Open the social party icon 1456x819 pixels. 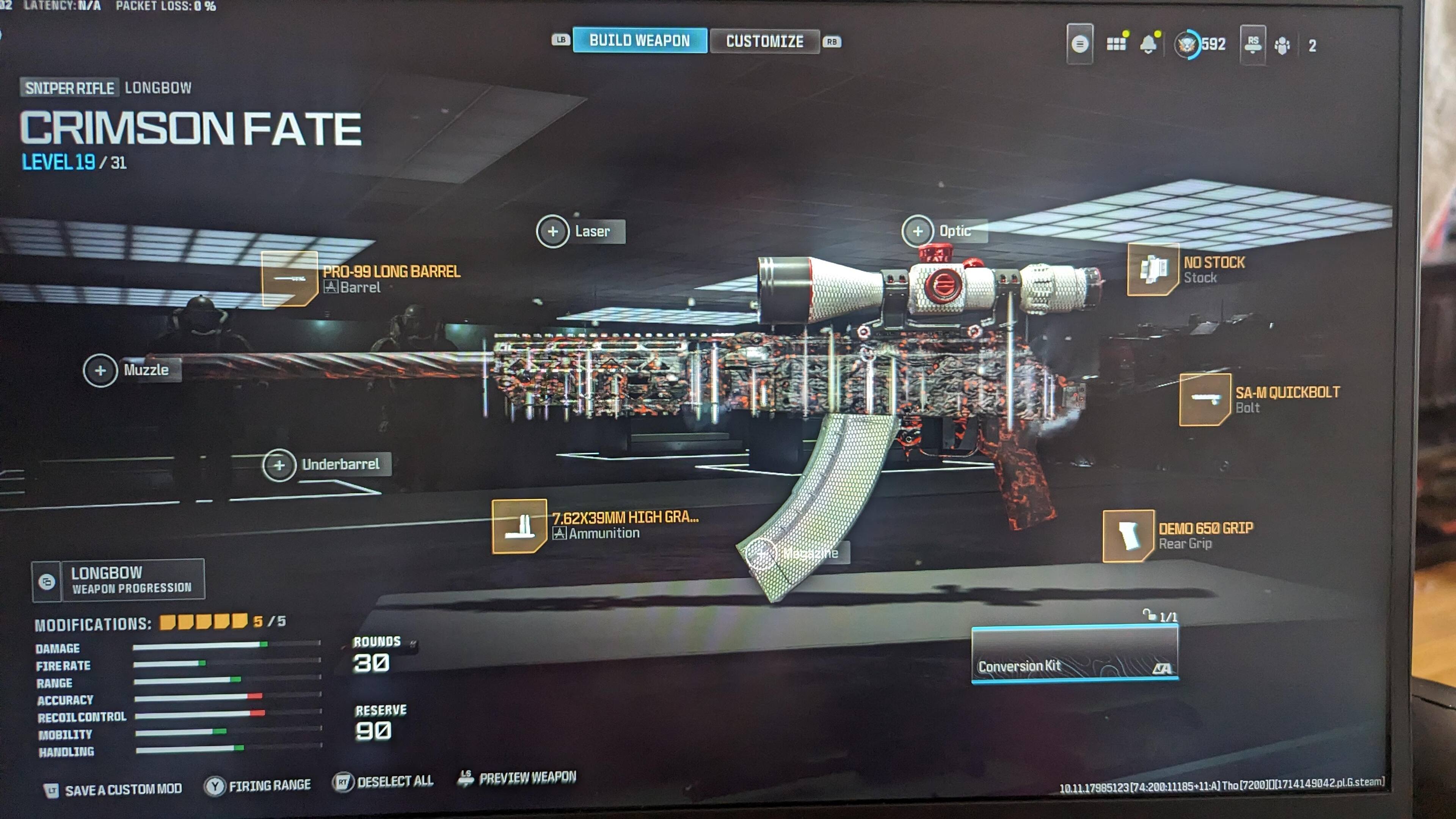pos(1282,45)
